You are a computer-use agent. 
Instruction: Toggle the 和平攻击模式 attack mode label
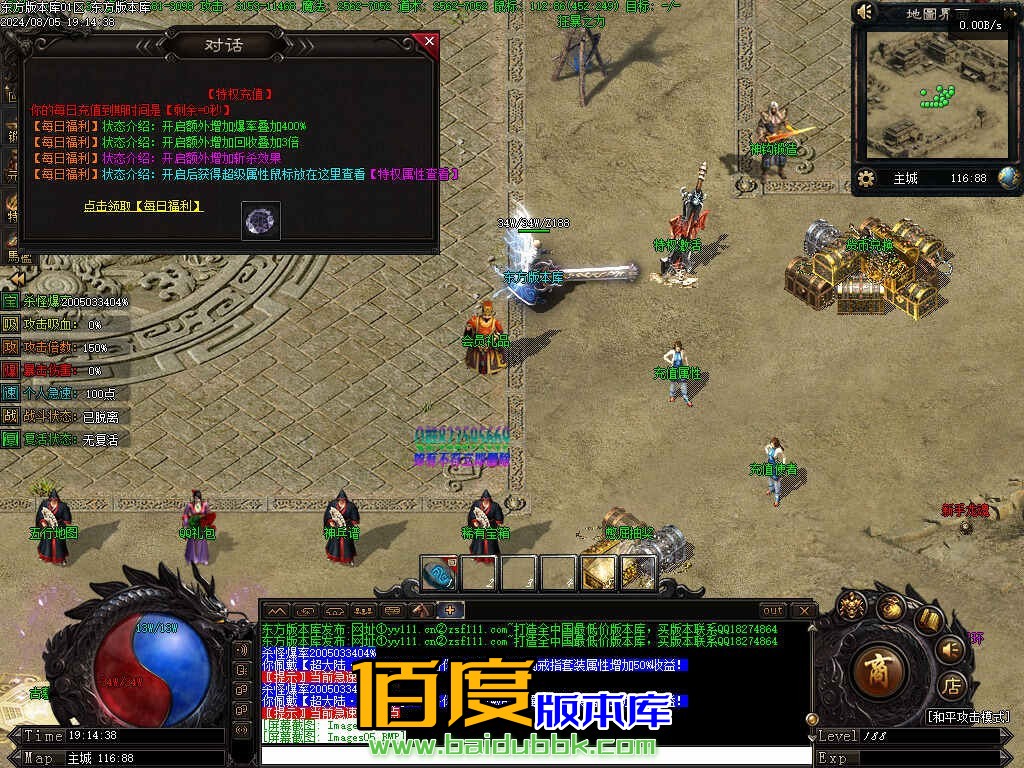pyautogui.click(x=966, y=716)
